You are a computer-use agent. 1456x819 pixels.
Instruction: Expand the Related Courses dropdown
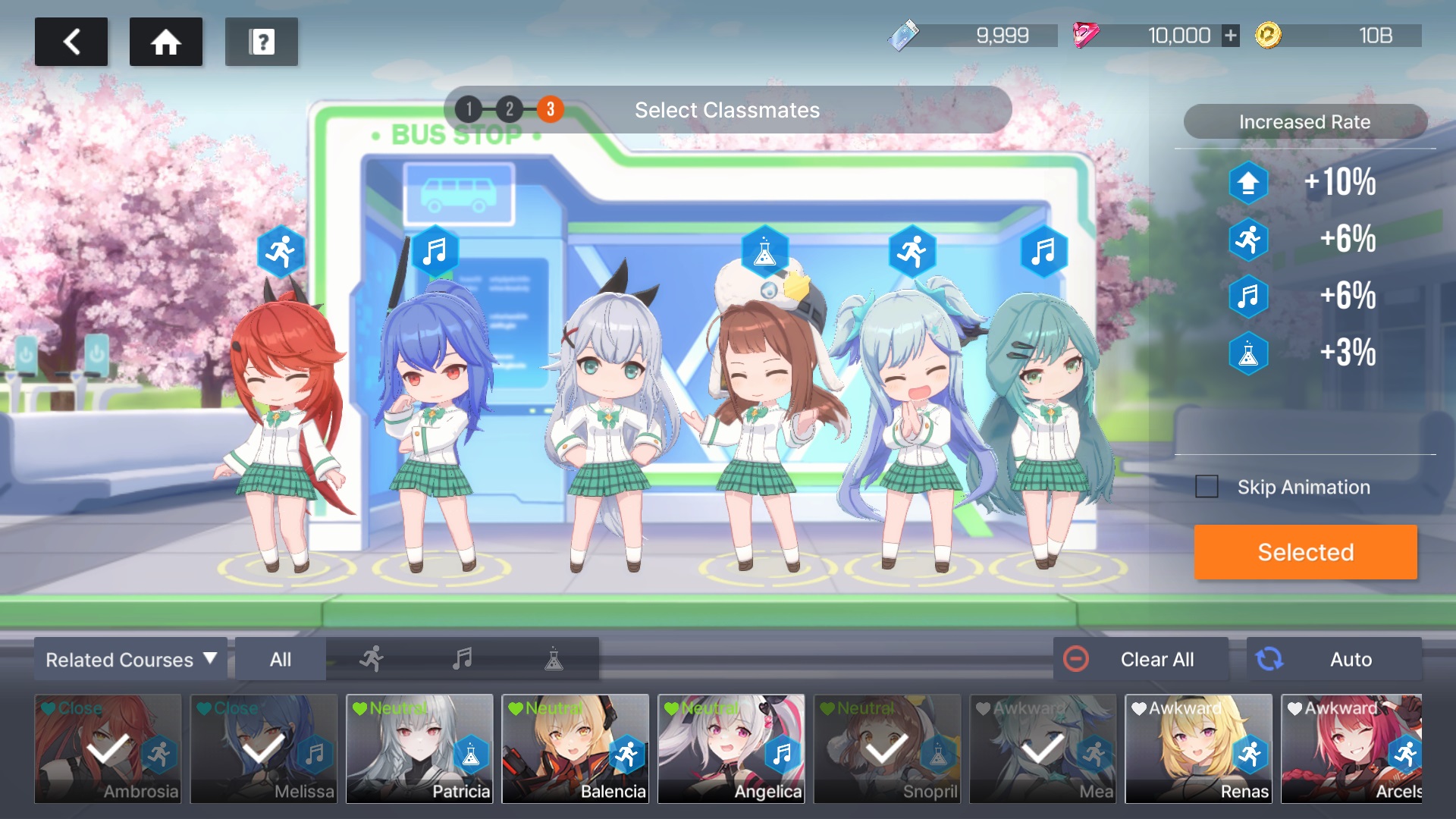130,659
